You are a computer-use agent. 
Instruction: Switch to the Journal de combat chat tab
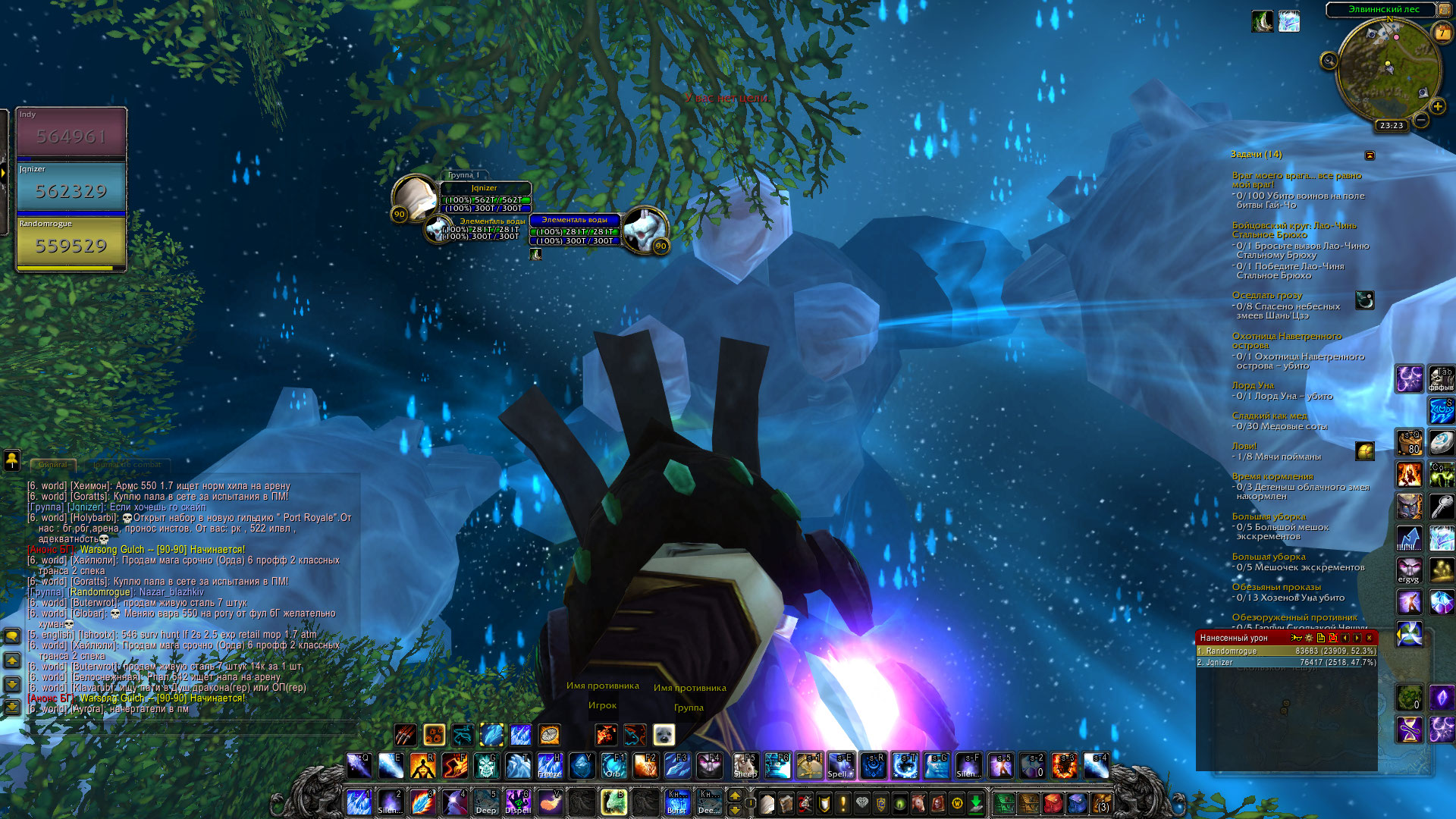(x=127, y=464)
